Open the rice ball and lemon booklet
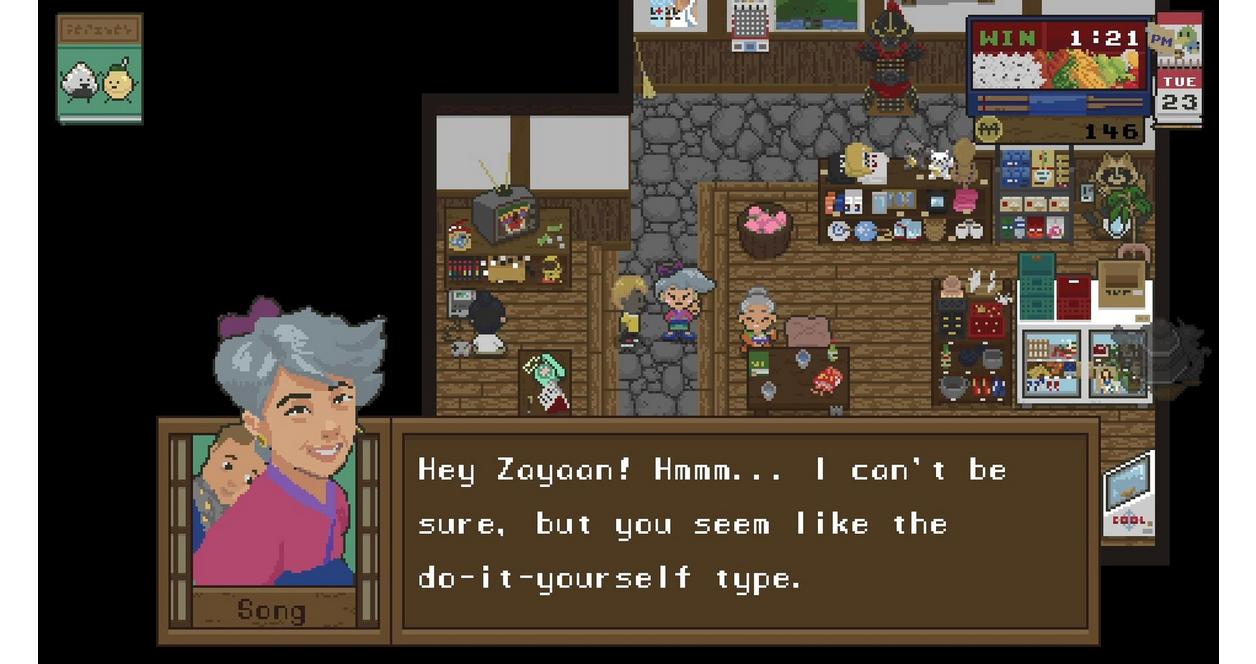The image size is (1256, 664). (x=99, y=69)
